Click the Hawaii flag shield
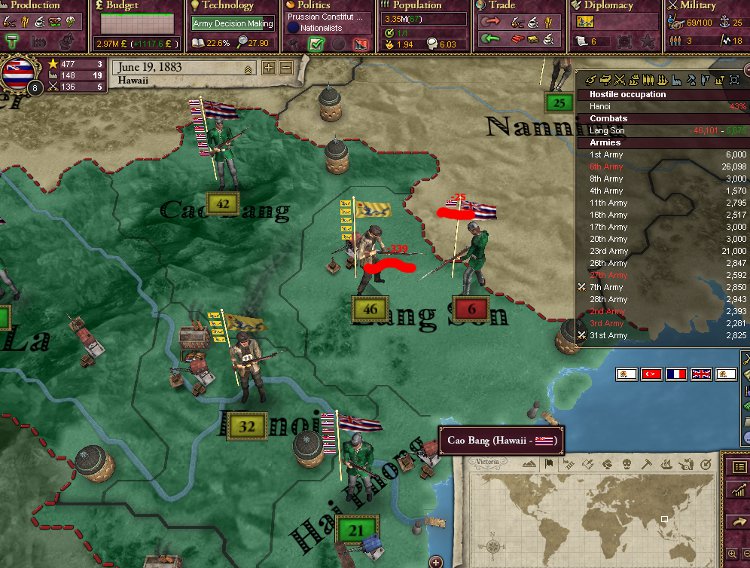This screenshot has height=568, width=750. pyautogui.click(x=17, y=73)
